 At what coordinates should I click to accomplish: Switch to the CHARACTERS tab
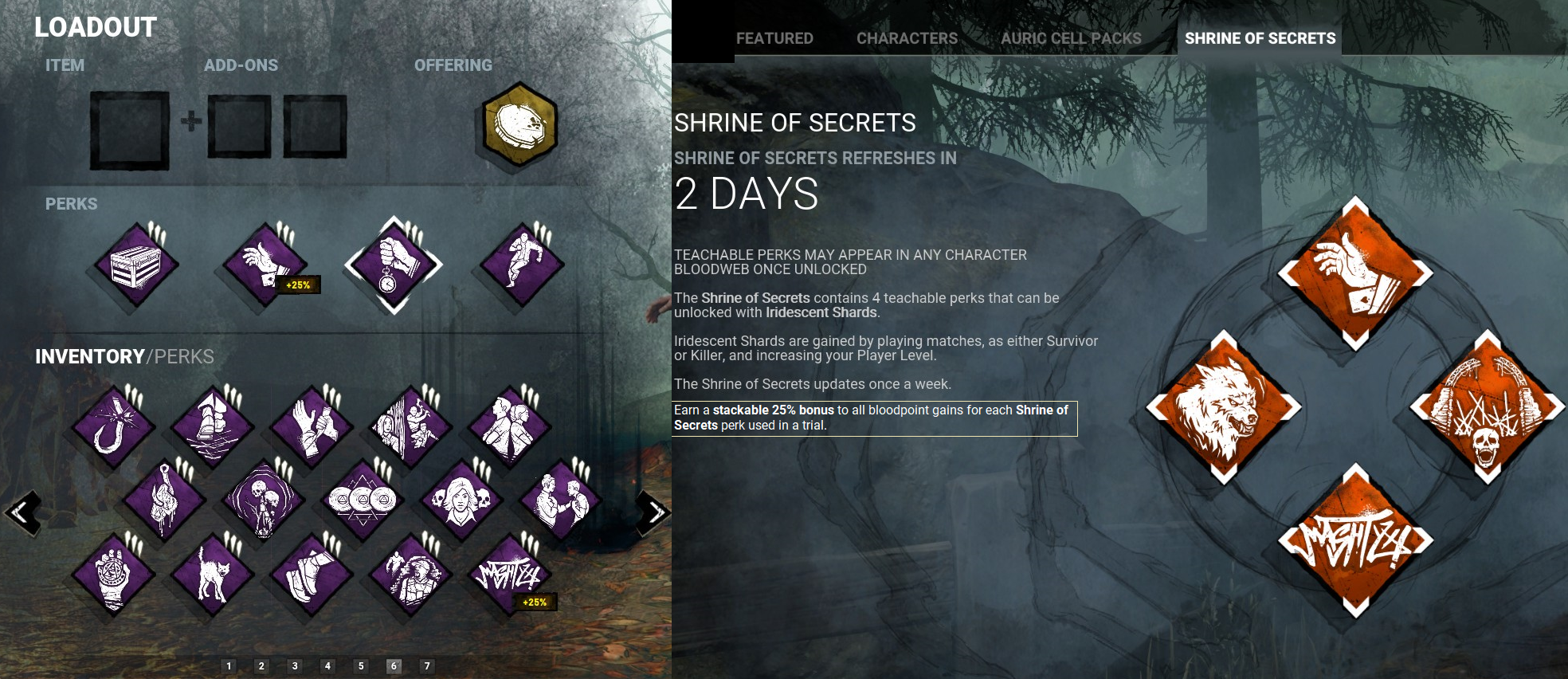[x=905, y=37]
